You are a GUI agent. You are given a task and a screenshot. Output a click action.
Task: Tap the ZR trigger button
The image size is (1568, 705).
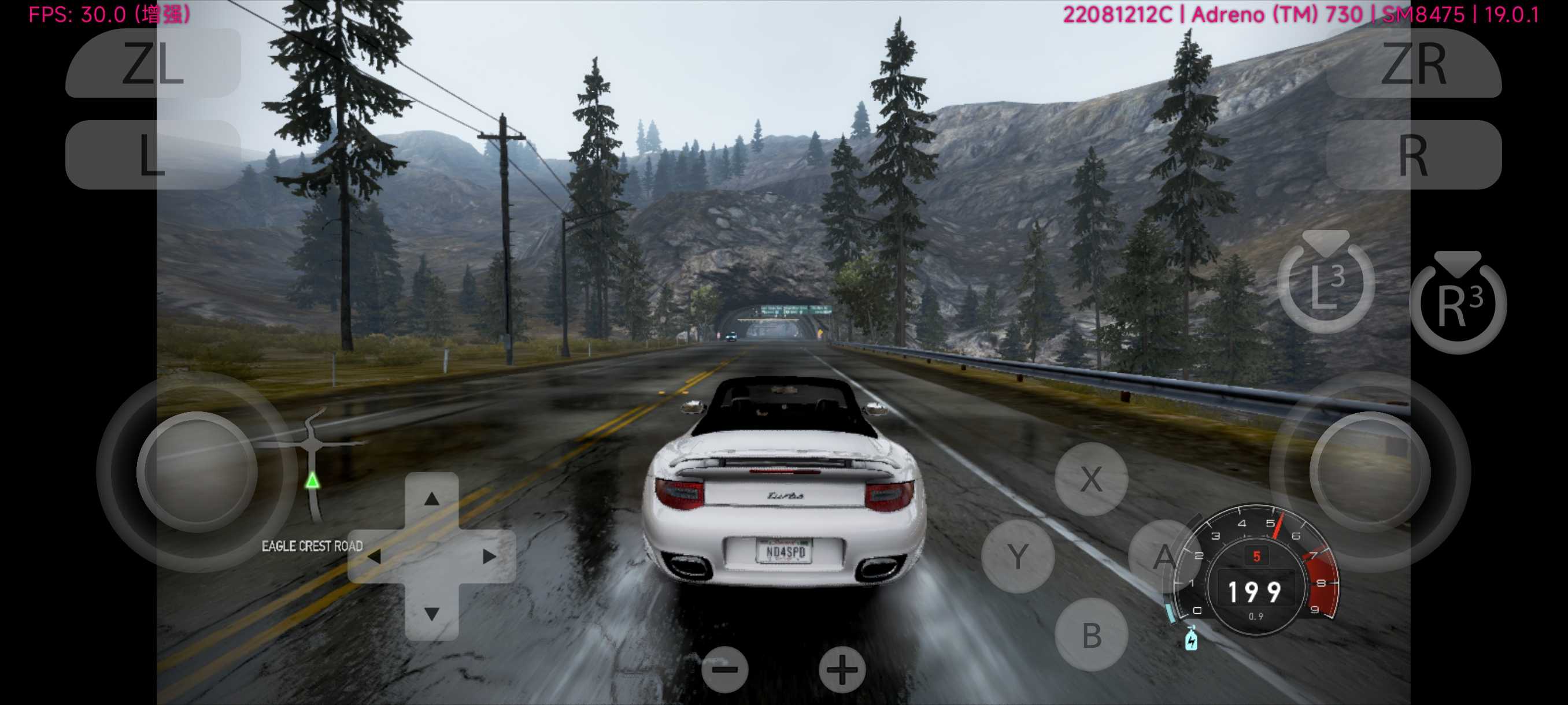1414,63
